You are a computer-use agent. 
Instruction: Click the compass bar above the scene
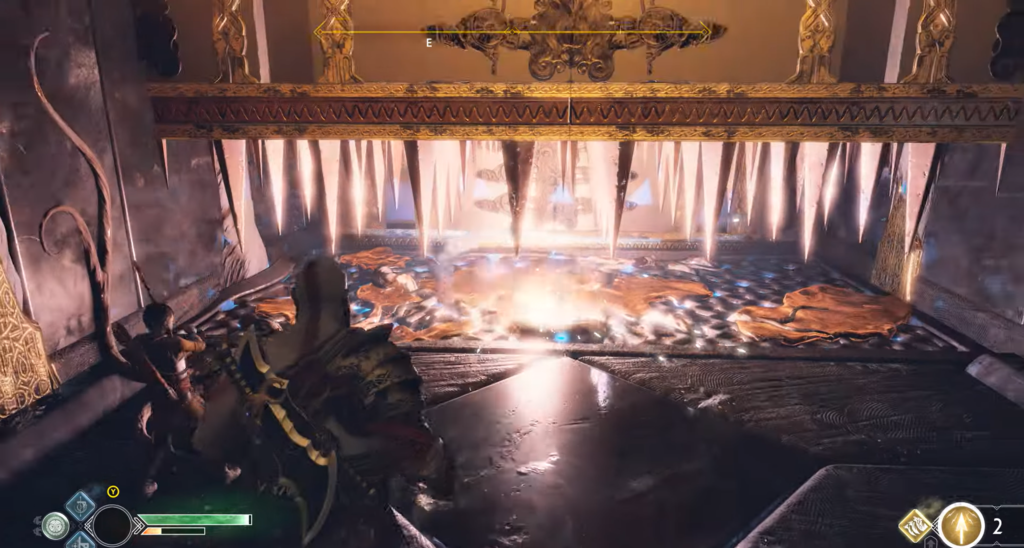(513, 32)
